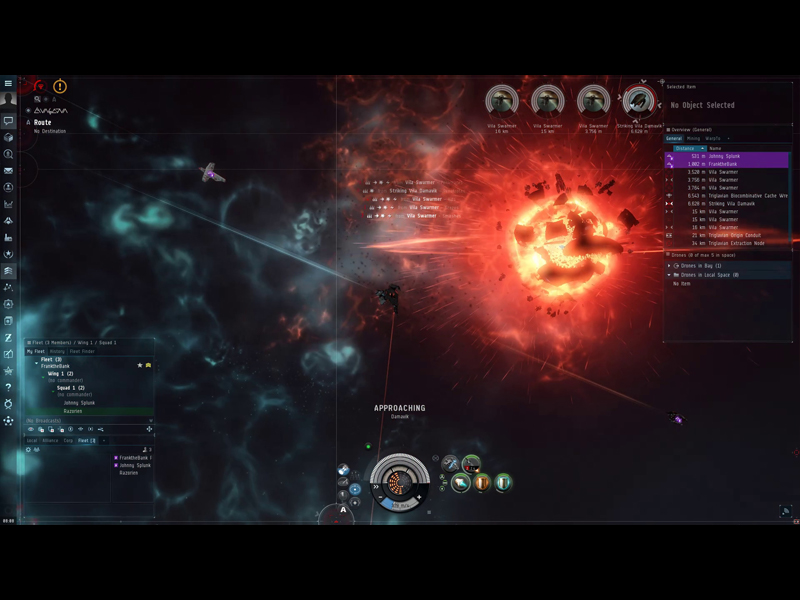The width and height of the screenshot is (800, 600).
Task: Select the locked Striking Vila Damavik target icon
Action: click(638, 101)
